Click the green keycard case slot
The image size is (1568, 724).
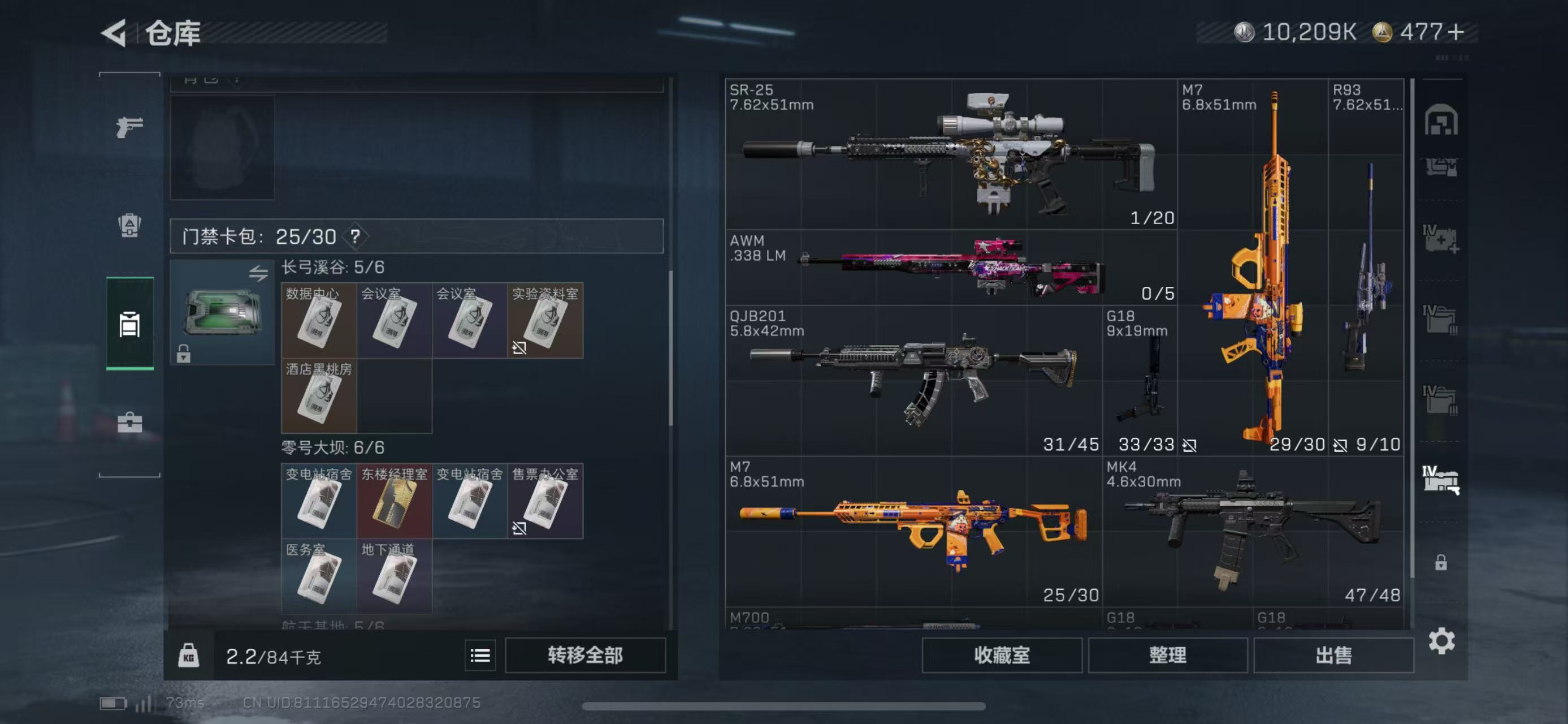[x=222, y=312]
